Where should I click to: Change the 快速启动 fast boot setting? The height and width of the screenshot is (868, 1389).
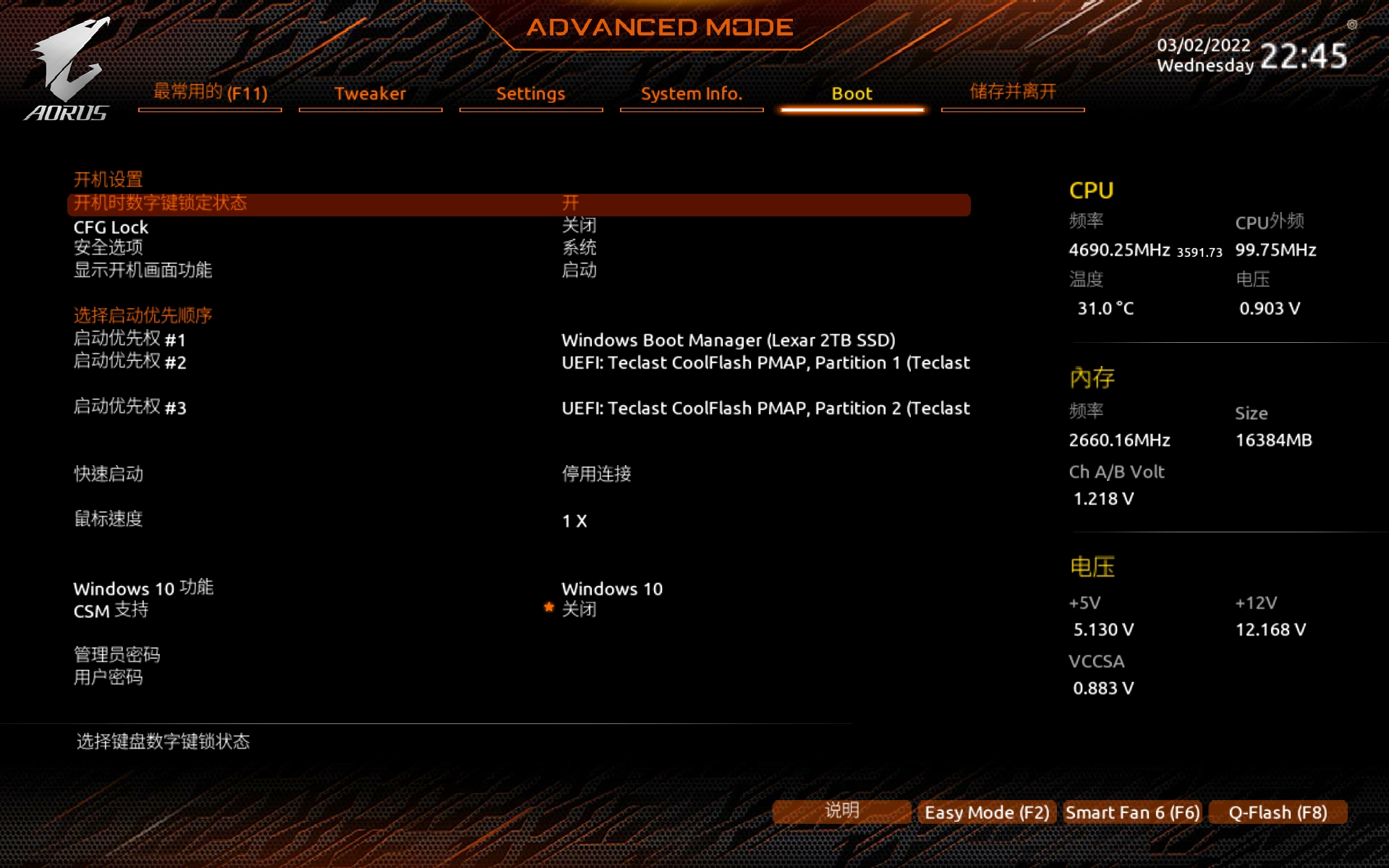pyautogui.click(x=109, y=474)
